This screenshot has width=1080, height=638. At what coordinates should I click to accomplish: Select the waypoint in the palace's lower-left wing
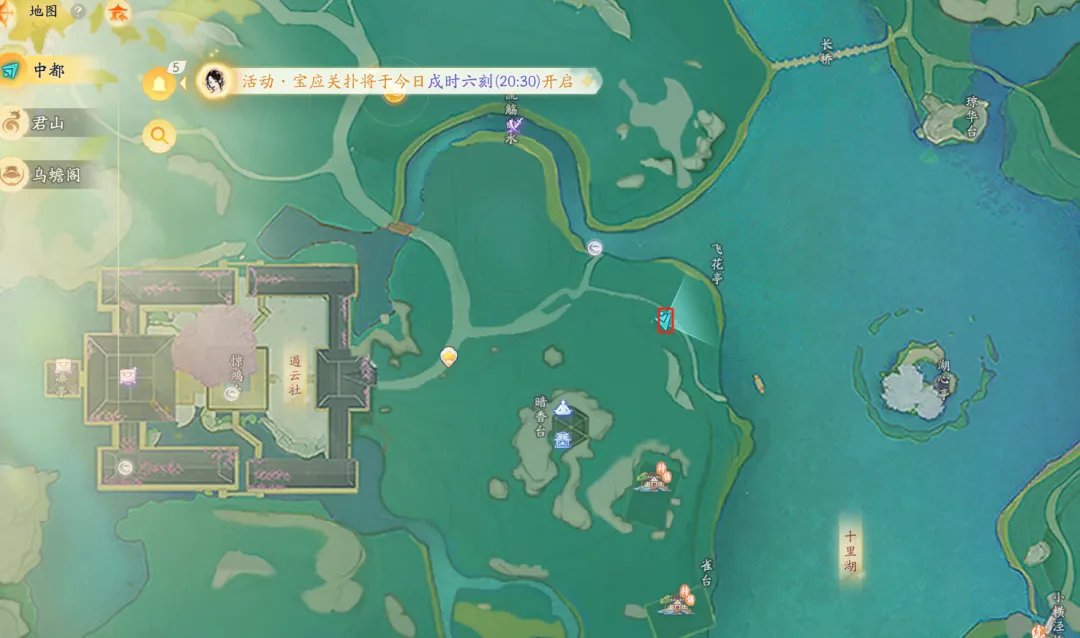pos(125,467)
